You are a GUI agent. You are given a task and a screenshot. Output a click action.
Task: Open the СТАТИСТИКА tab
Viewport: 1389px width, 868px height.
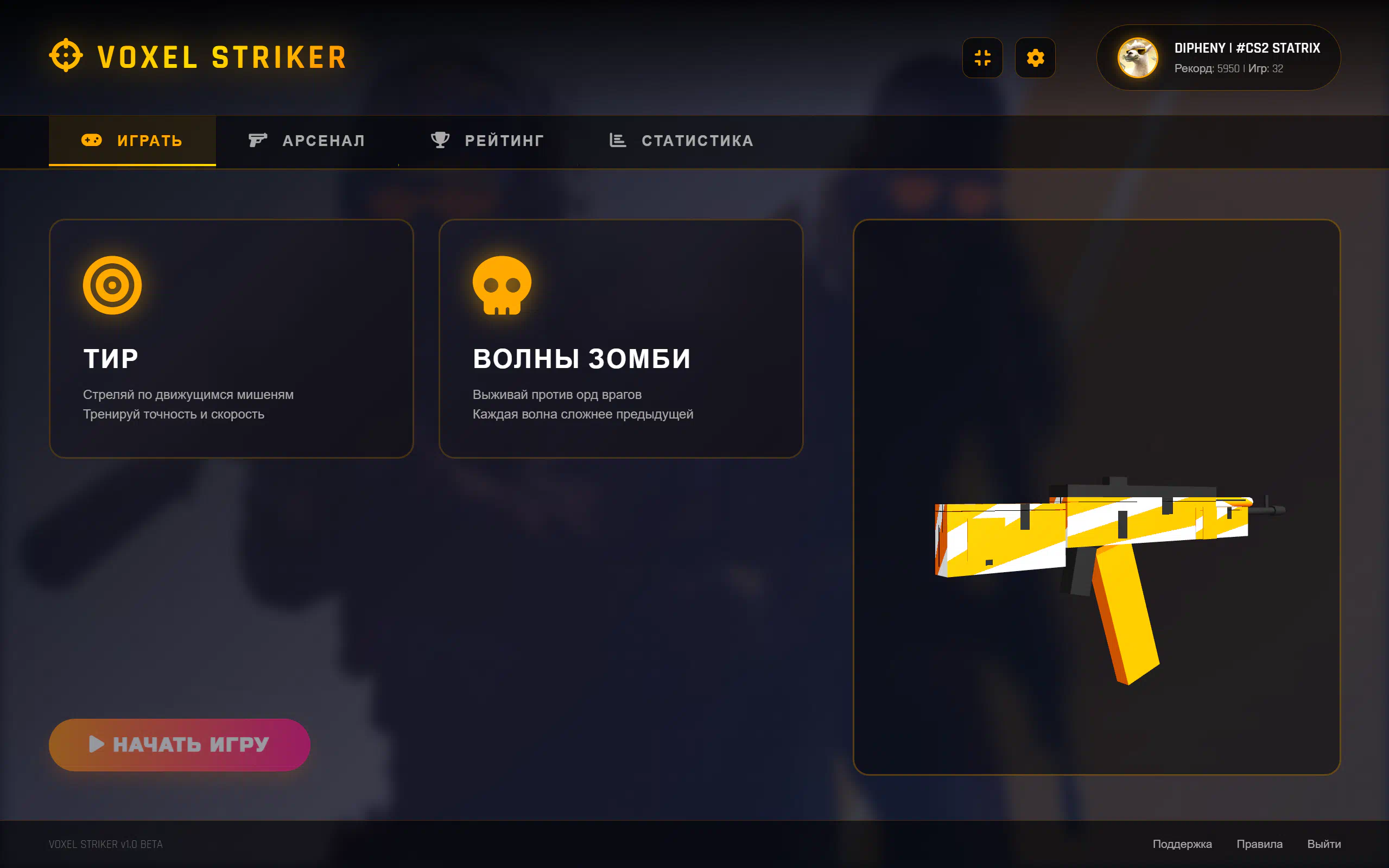pos(681,141)
